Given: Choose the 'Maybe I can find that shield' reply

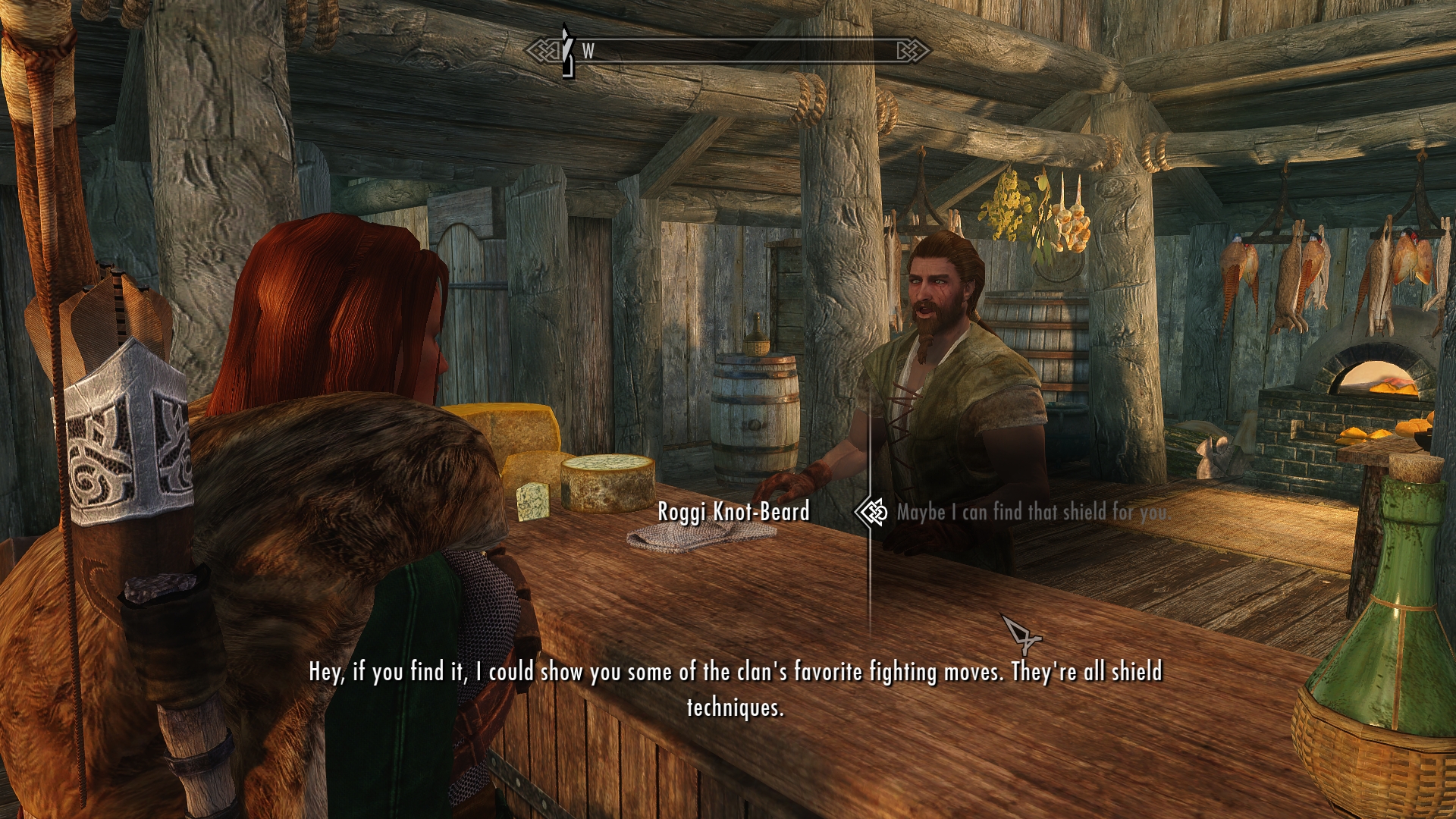Looking at the screenshot, I should [x=1031, y=513].
